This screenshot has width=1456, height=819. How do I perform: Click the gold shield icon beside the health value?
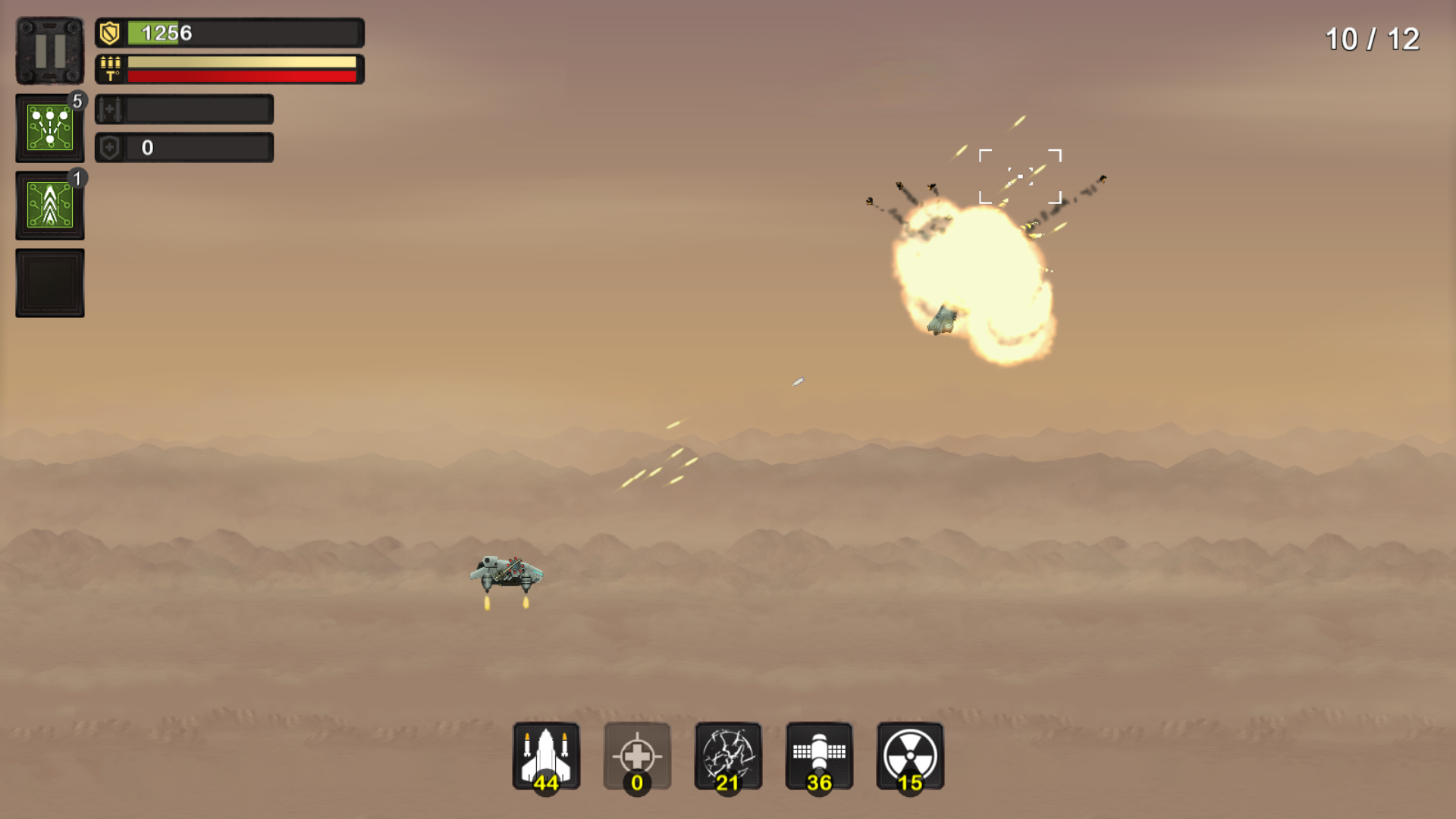pyautogui.click(x=108, y=33)
